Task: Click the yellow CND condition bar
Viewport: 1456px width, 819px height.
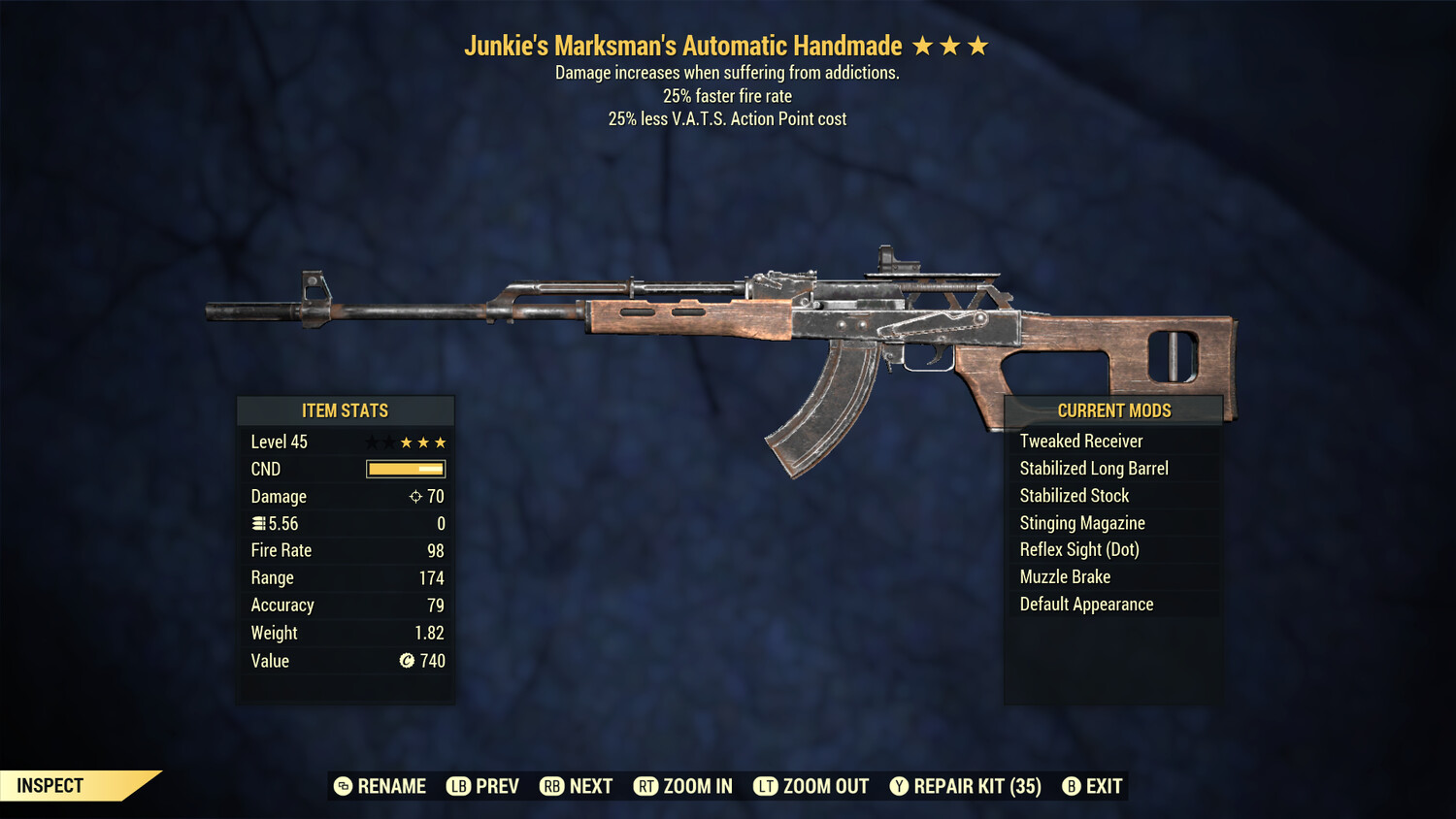Action: [x=405, y=469]
